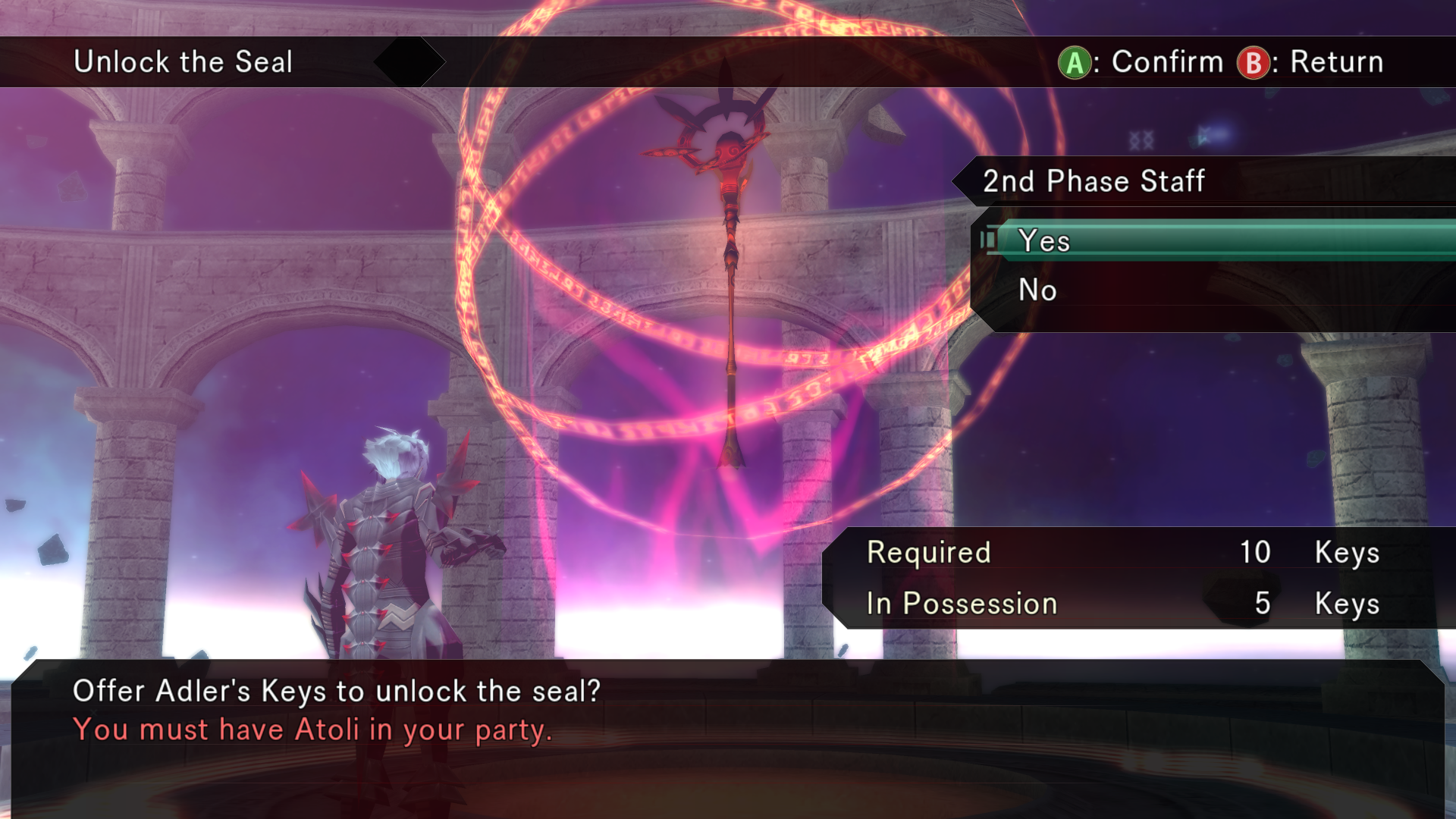Choose Yes to offer Adler's Keys

[1045, 241]
